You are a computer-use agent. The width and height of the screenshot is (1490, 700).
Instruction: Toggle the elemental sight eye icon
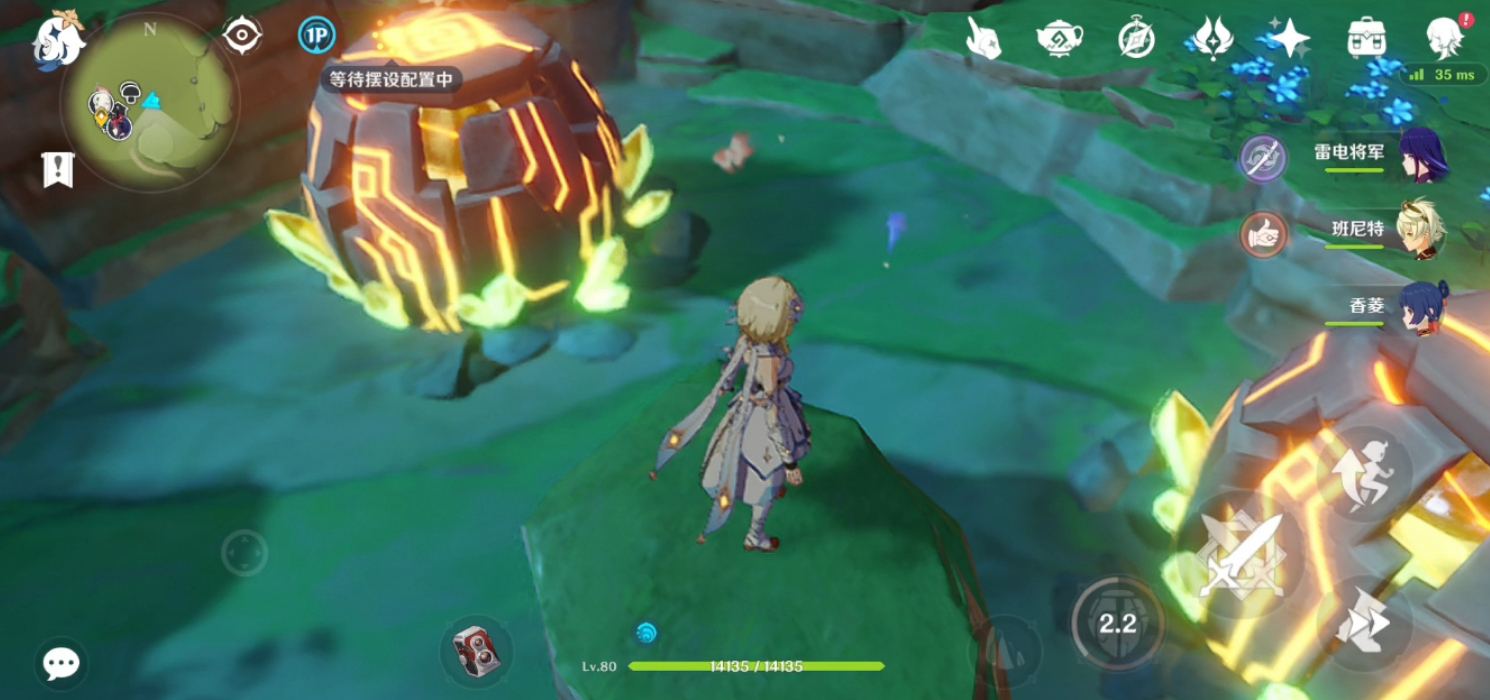(x=242, y=36)
